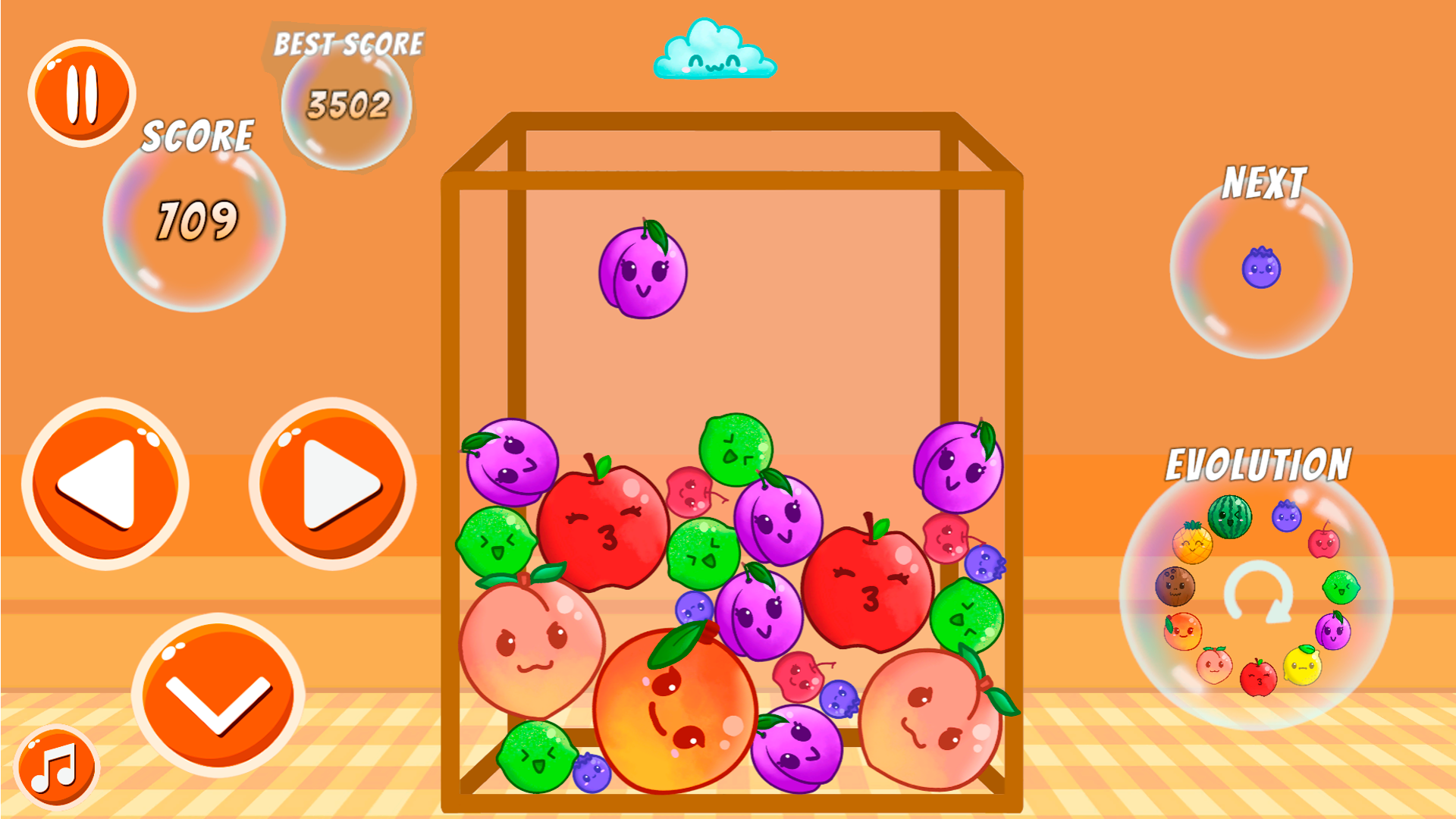Select the pineapple in the Evolution wheel

coord(1193,544)
